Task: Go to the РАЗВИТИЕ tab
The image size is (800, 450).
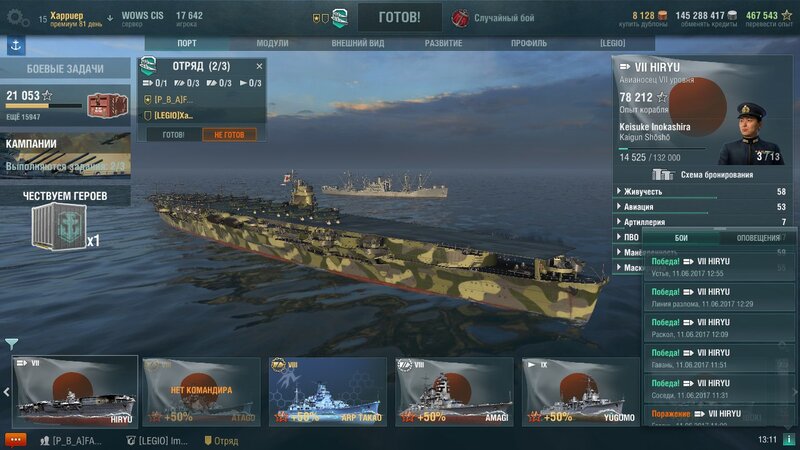Action: click(x=443, y=44)
